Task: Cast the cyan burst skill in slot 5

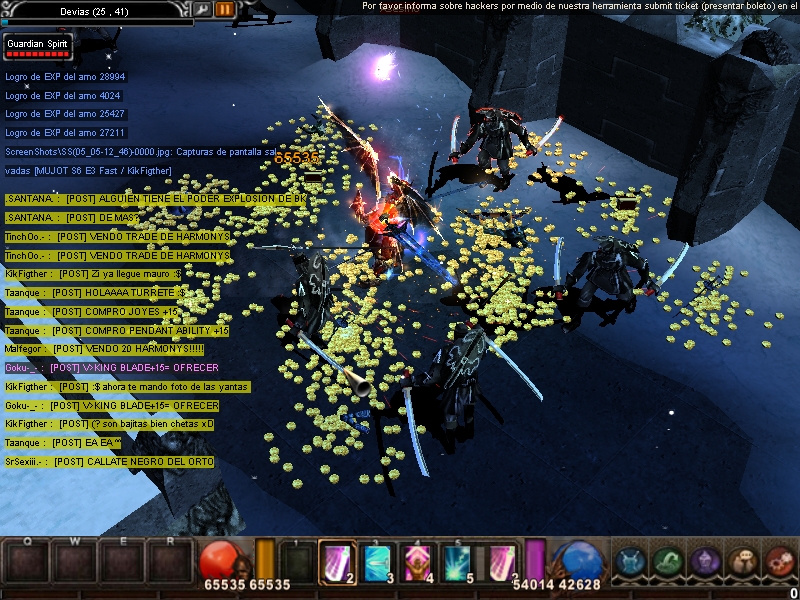Action: click(x=456, y=562)
